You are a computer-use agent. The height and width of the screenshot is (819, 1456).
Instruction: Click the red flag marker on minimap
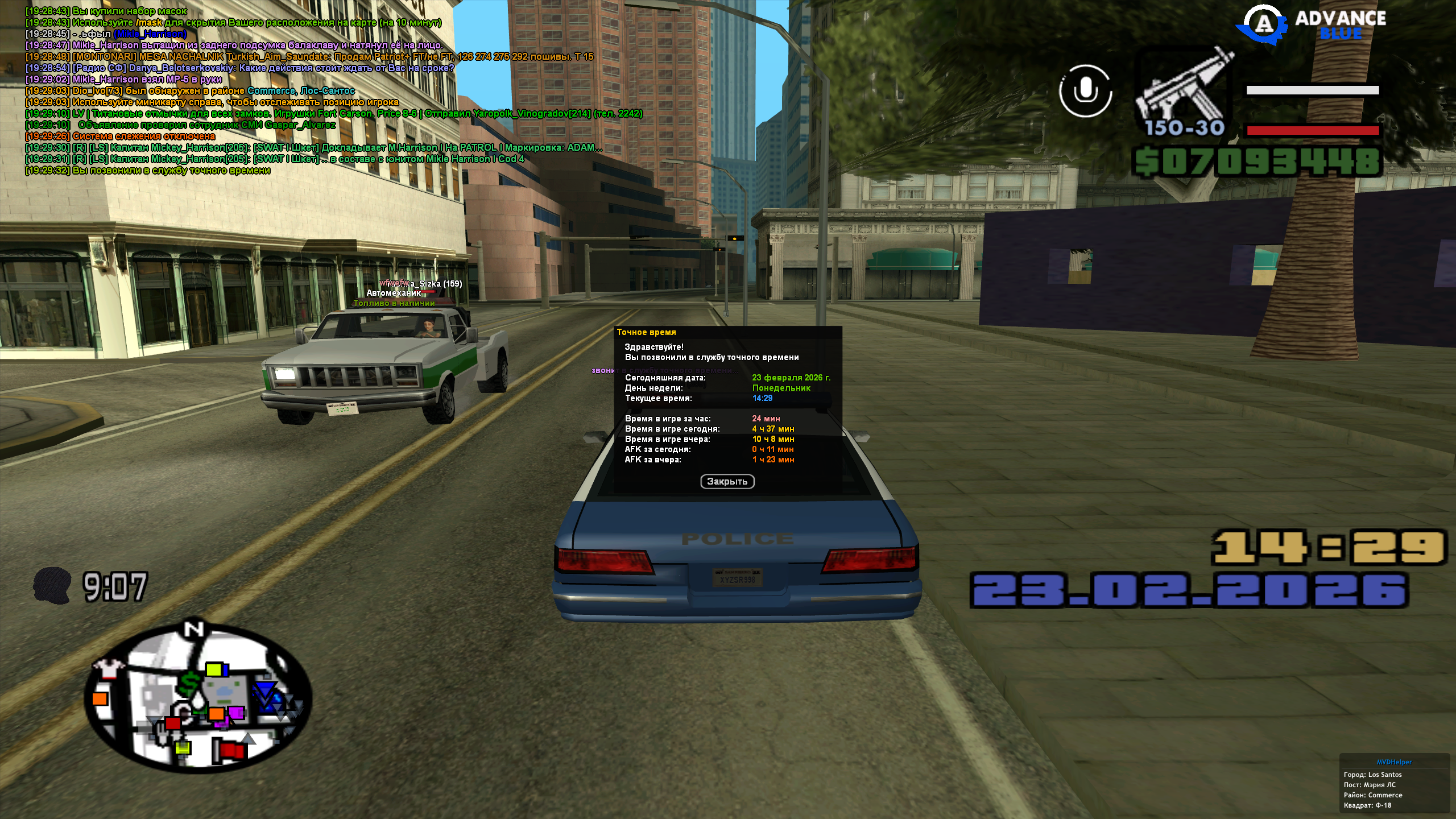231,751
